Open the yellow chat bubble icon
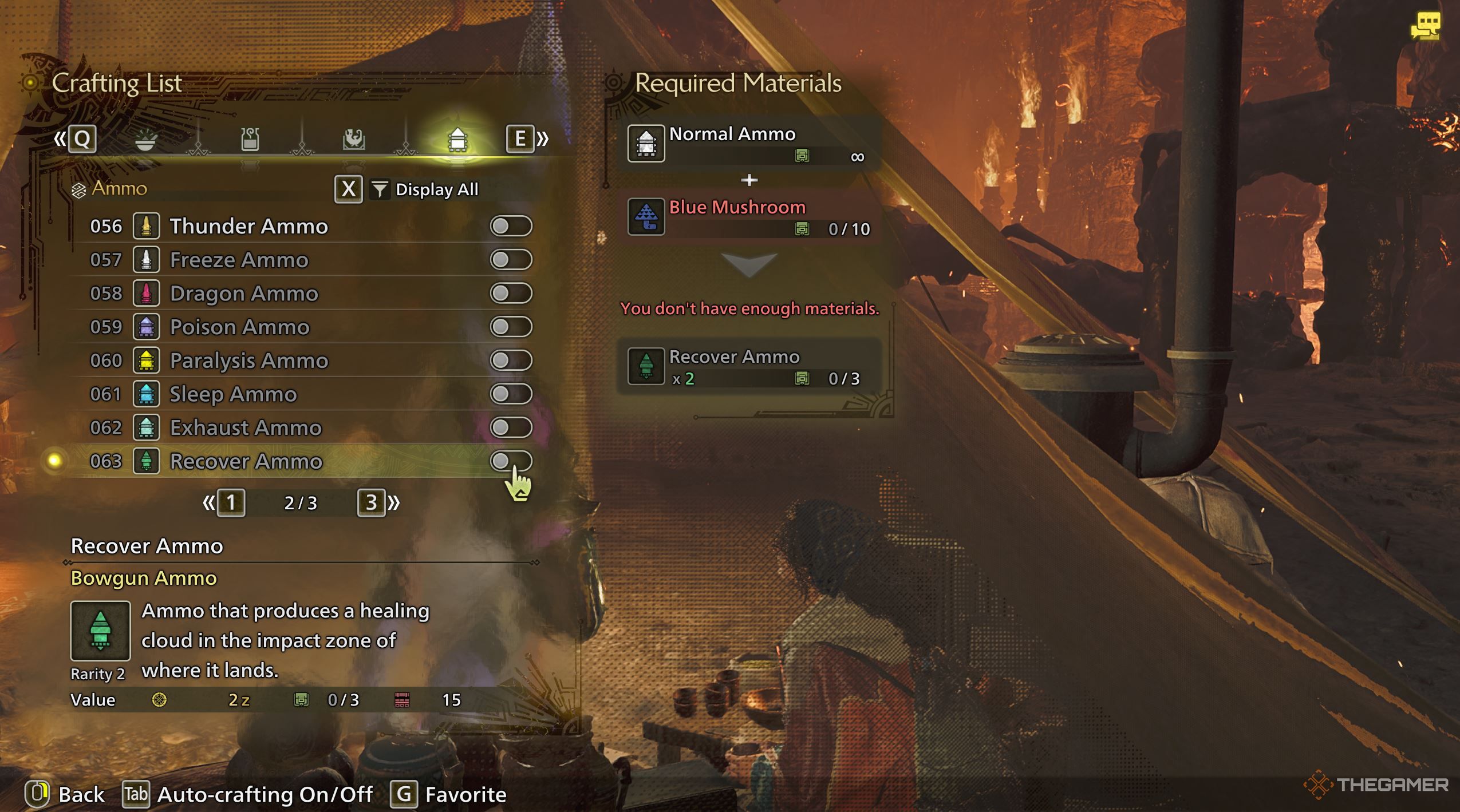This screenshot has width=1460, height=812. pyautogui.click(x=1425, y=26)
